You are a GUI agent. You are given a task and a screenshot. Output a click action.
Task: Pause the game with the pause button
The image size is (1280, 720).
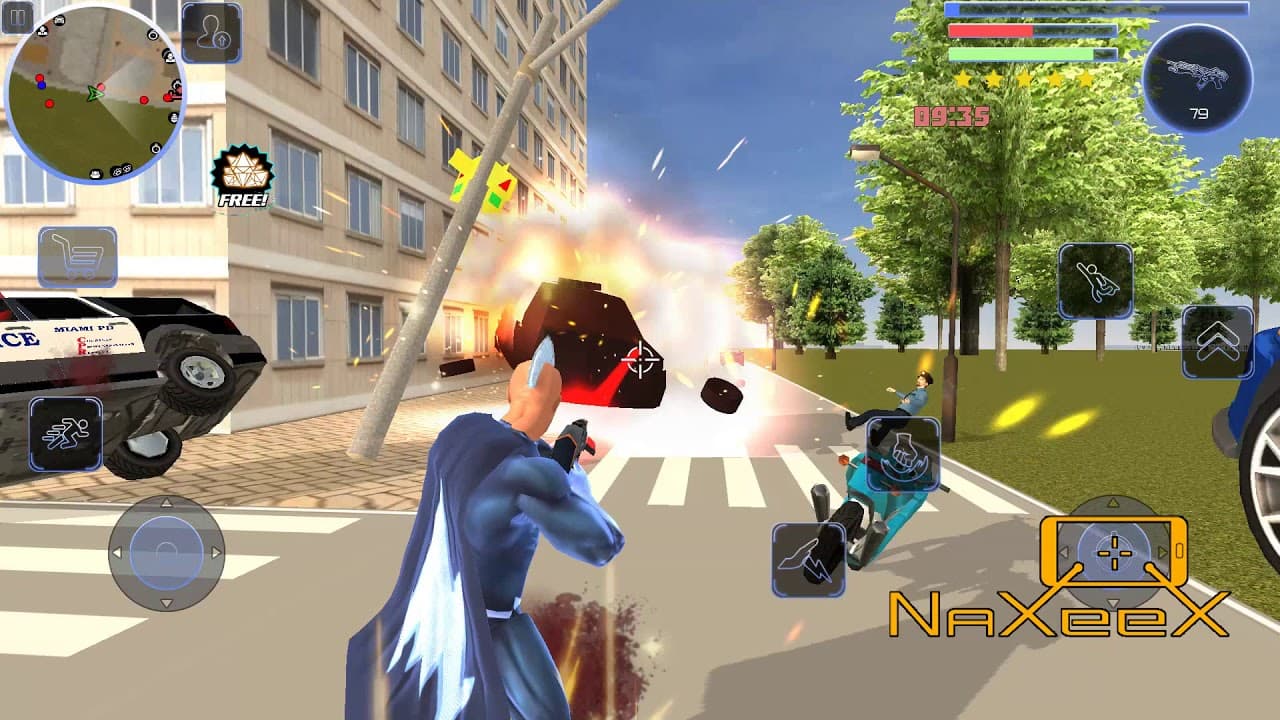point(17,16)
